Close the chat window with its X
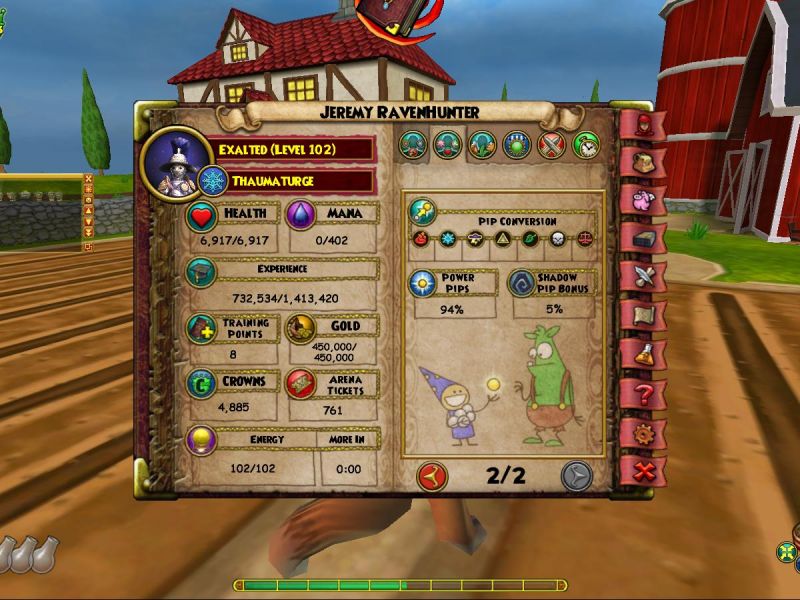 coord(88,181)
